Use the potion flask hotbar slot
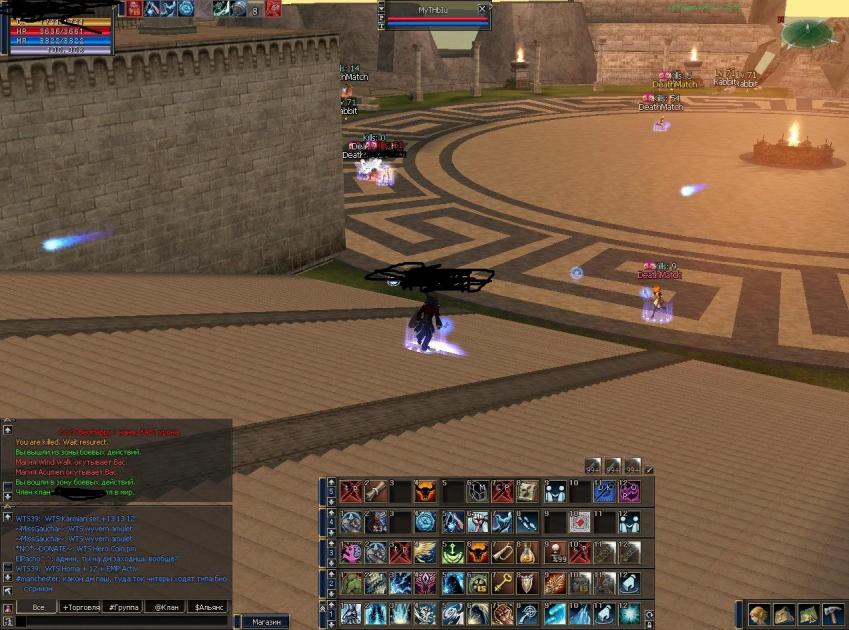This screenshot has height=630, width=849. [x=527, y=552]
